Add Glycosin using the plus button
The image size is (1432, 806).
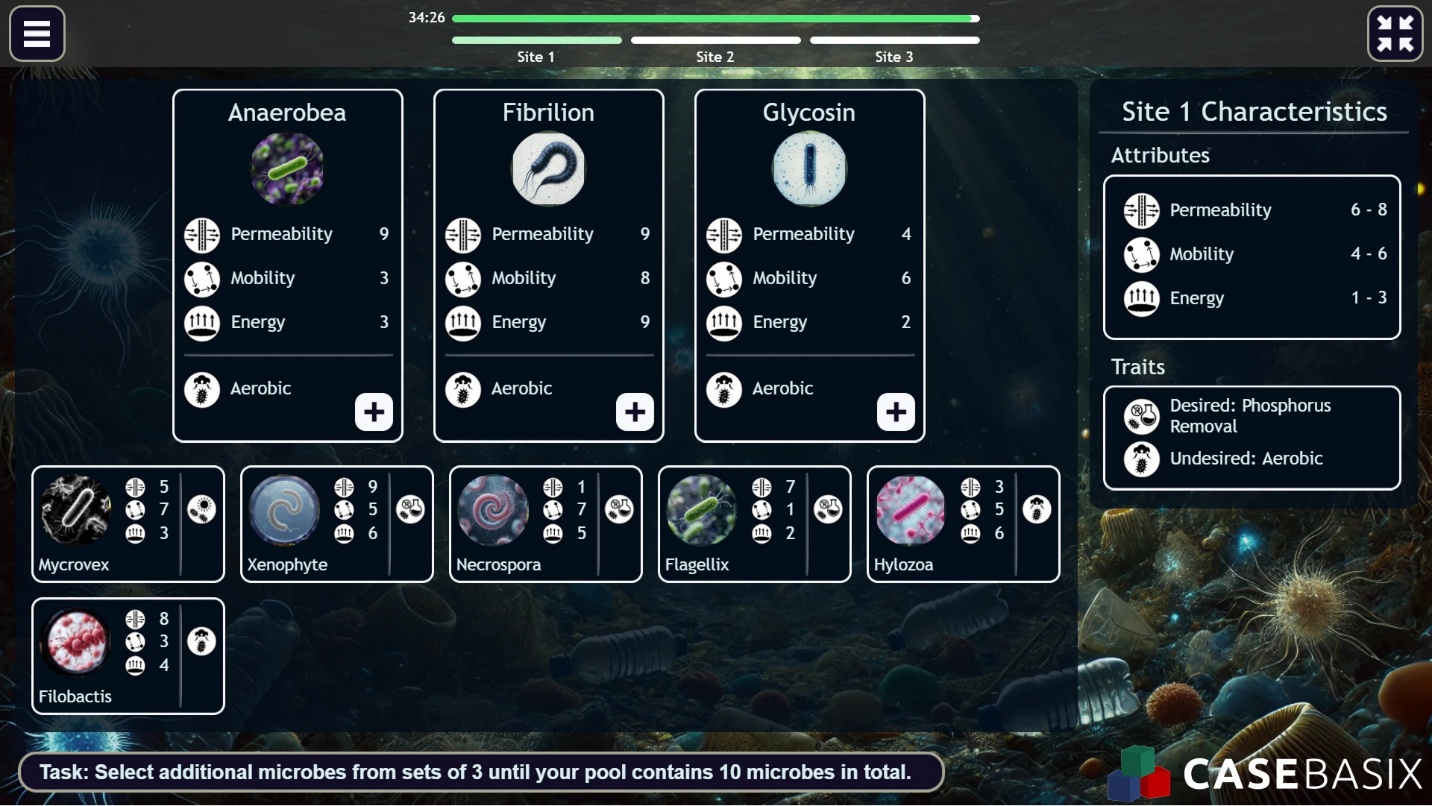896,412
